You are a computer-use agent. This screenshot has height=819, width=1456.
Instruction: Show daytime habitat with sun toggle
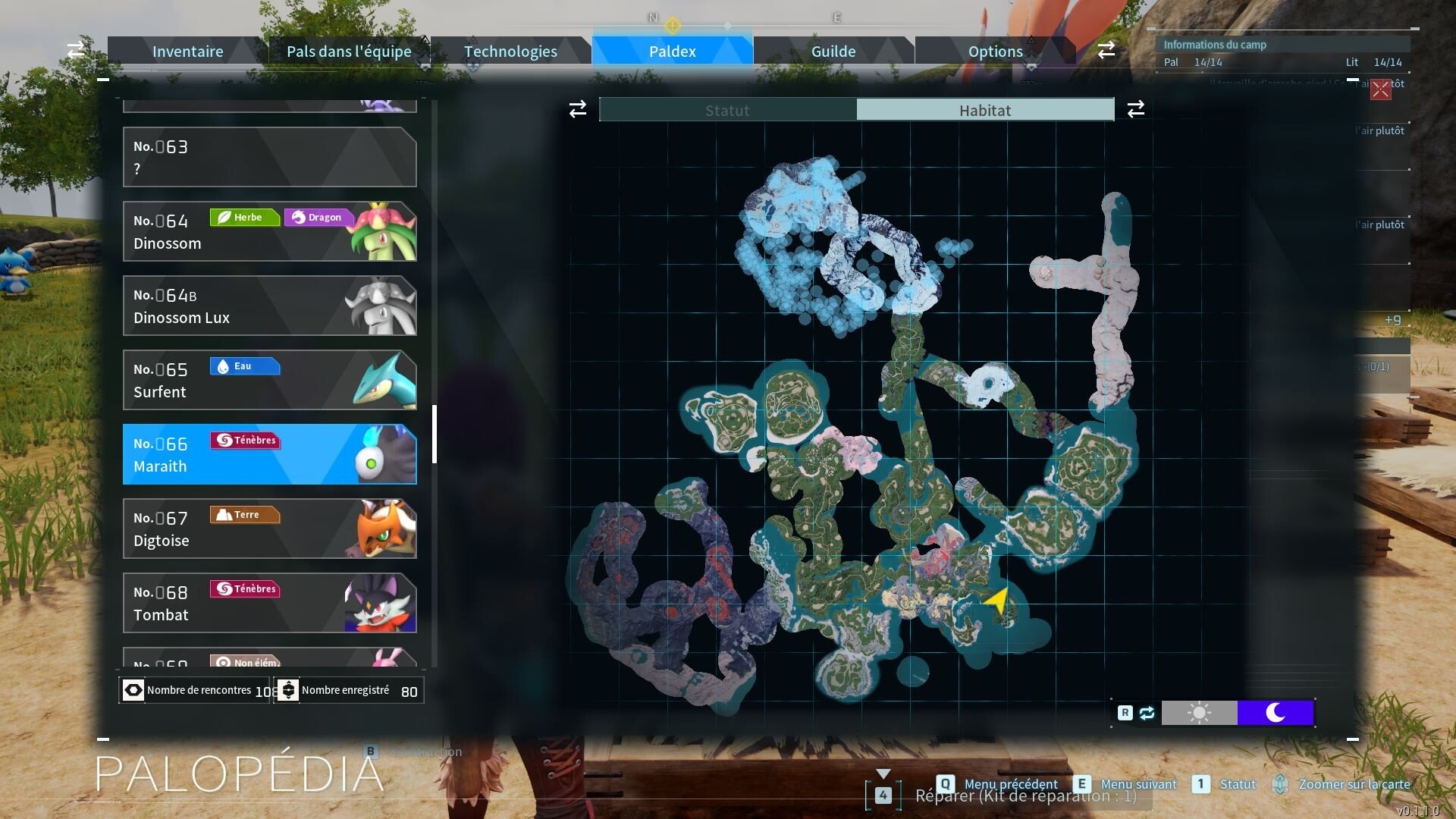[x=1199, y=713]
